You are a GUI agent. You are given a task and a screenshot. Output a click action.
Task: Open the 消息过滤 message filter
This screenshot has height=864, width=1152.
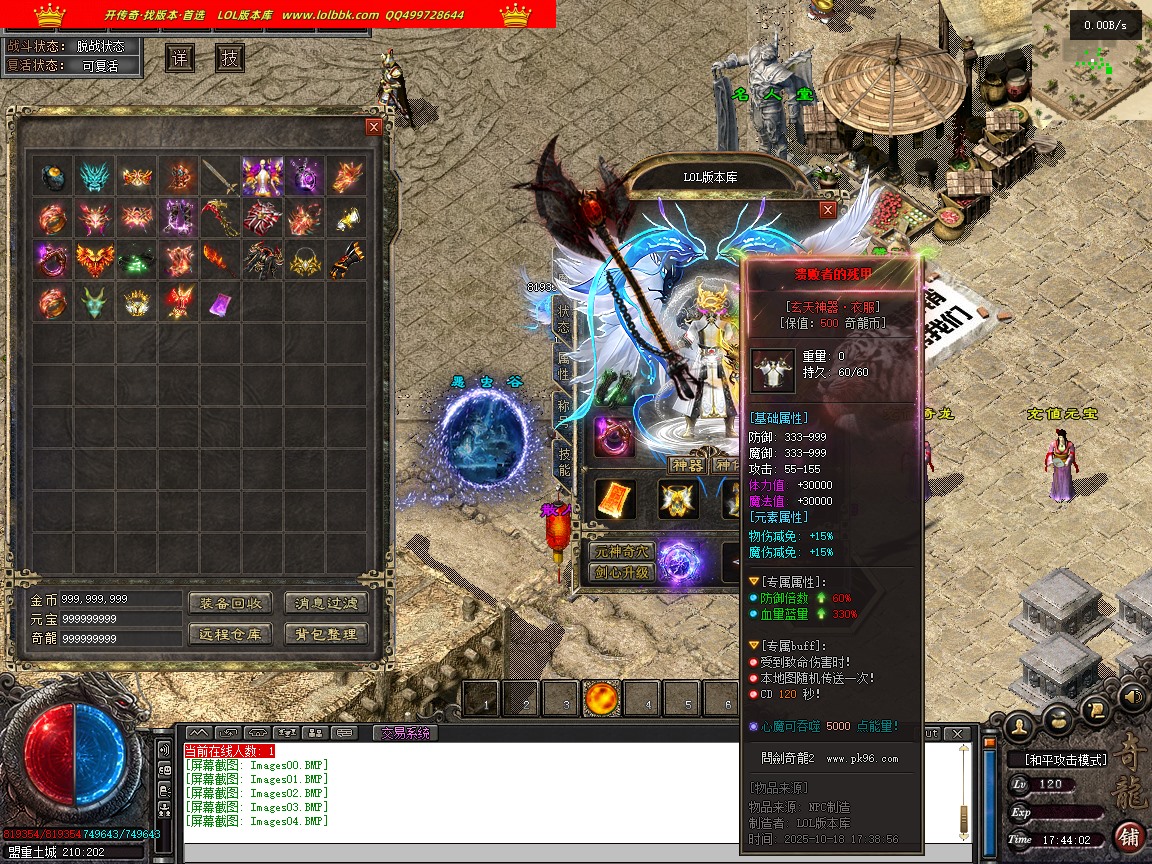point(327,603)
